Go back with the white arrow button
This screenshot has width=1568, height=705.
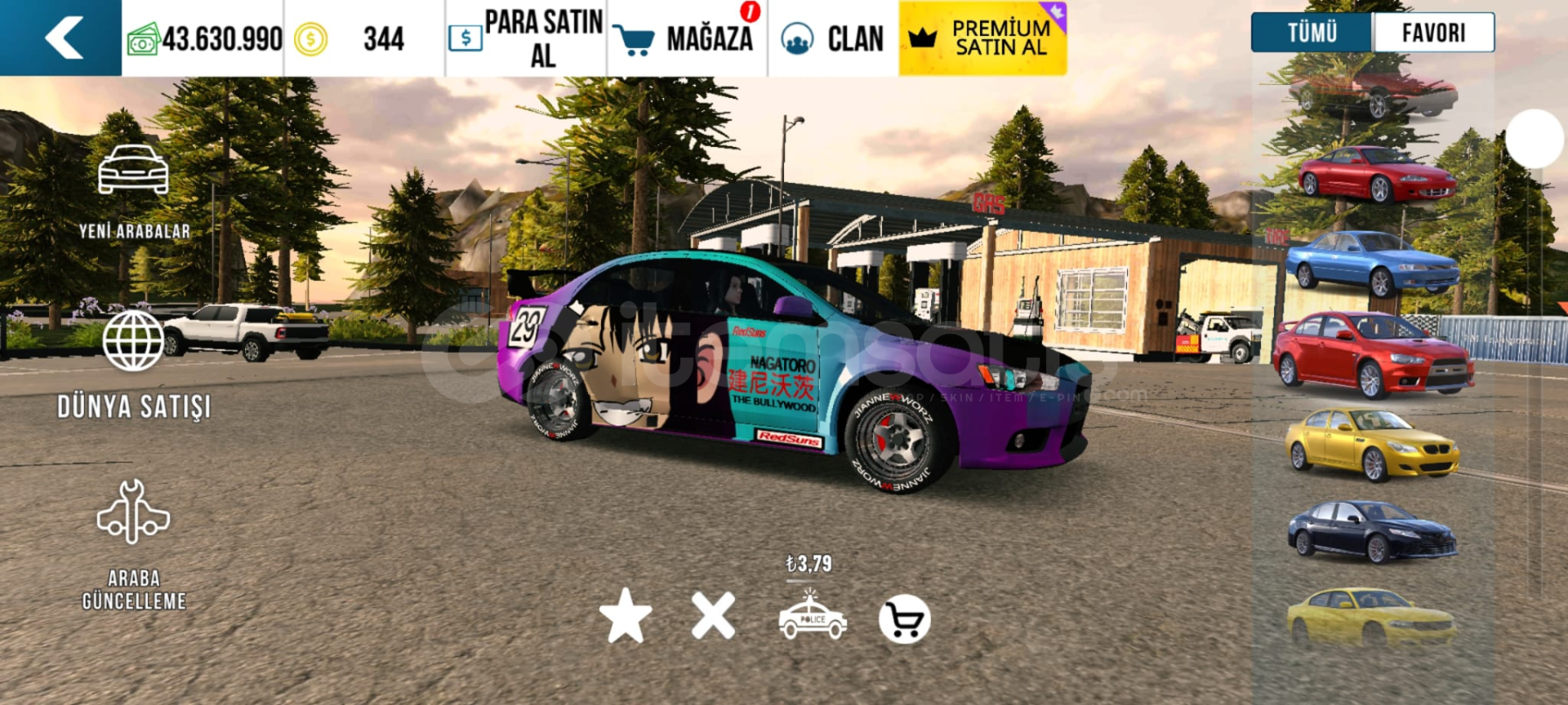[63, 38]
